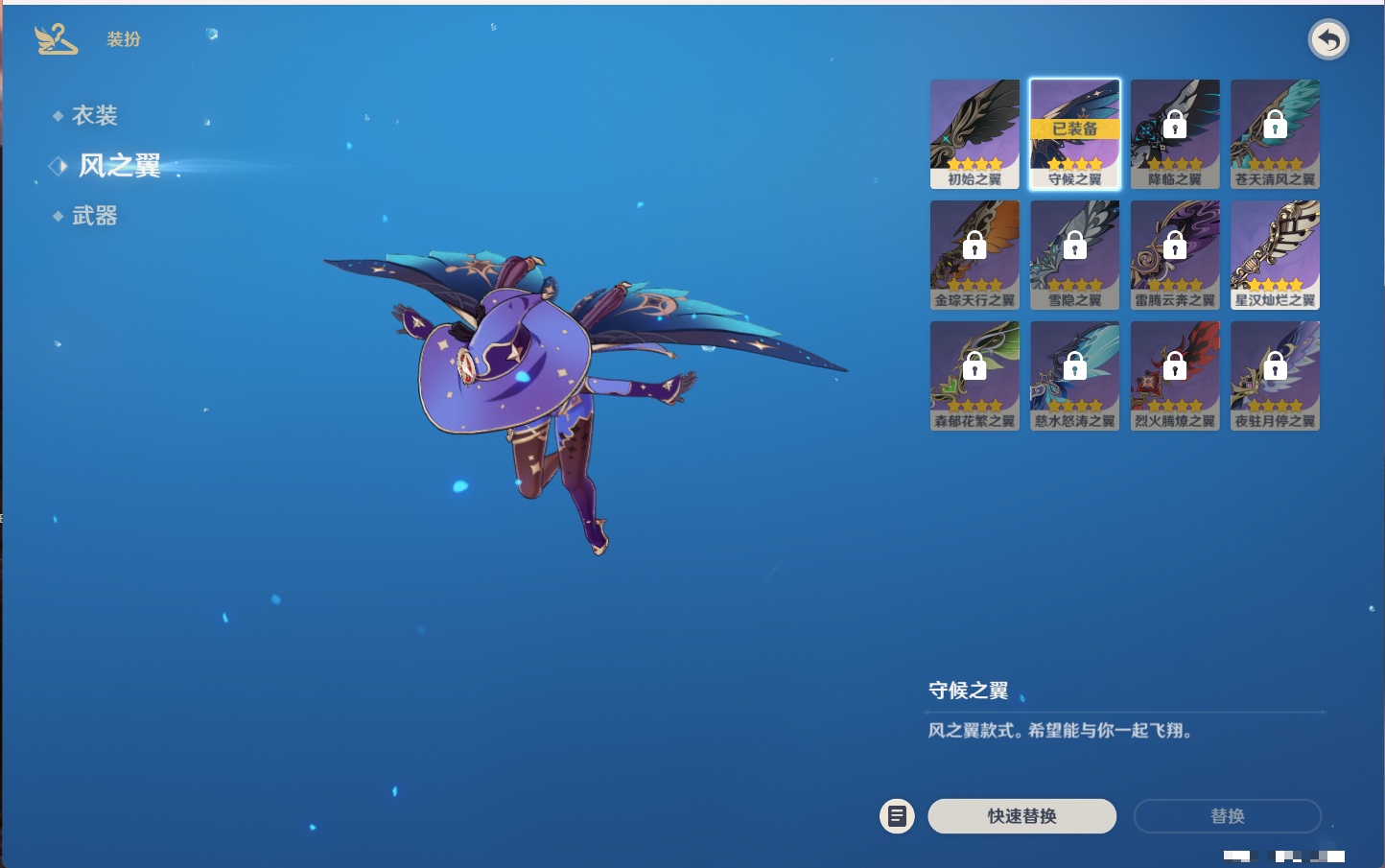Click the 替换 replace button
Image resolution: width=1385 pixels, height=868 pixels.
1227,816
